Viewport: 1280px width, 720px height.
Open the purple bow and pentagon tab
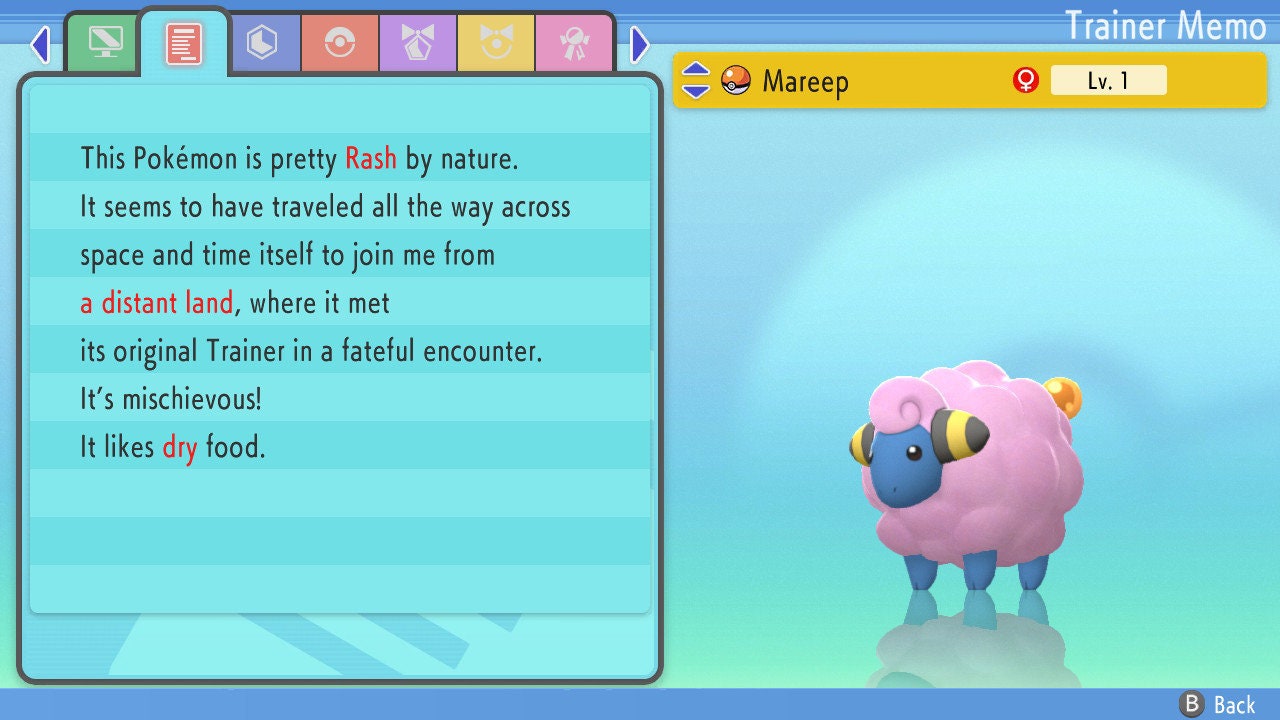418,43
